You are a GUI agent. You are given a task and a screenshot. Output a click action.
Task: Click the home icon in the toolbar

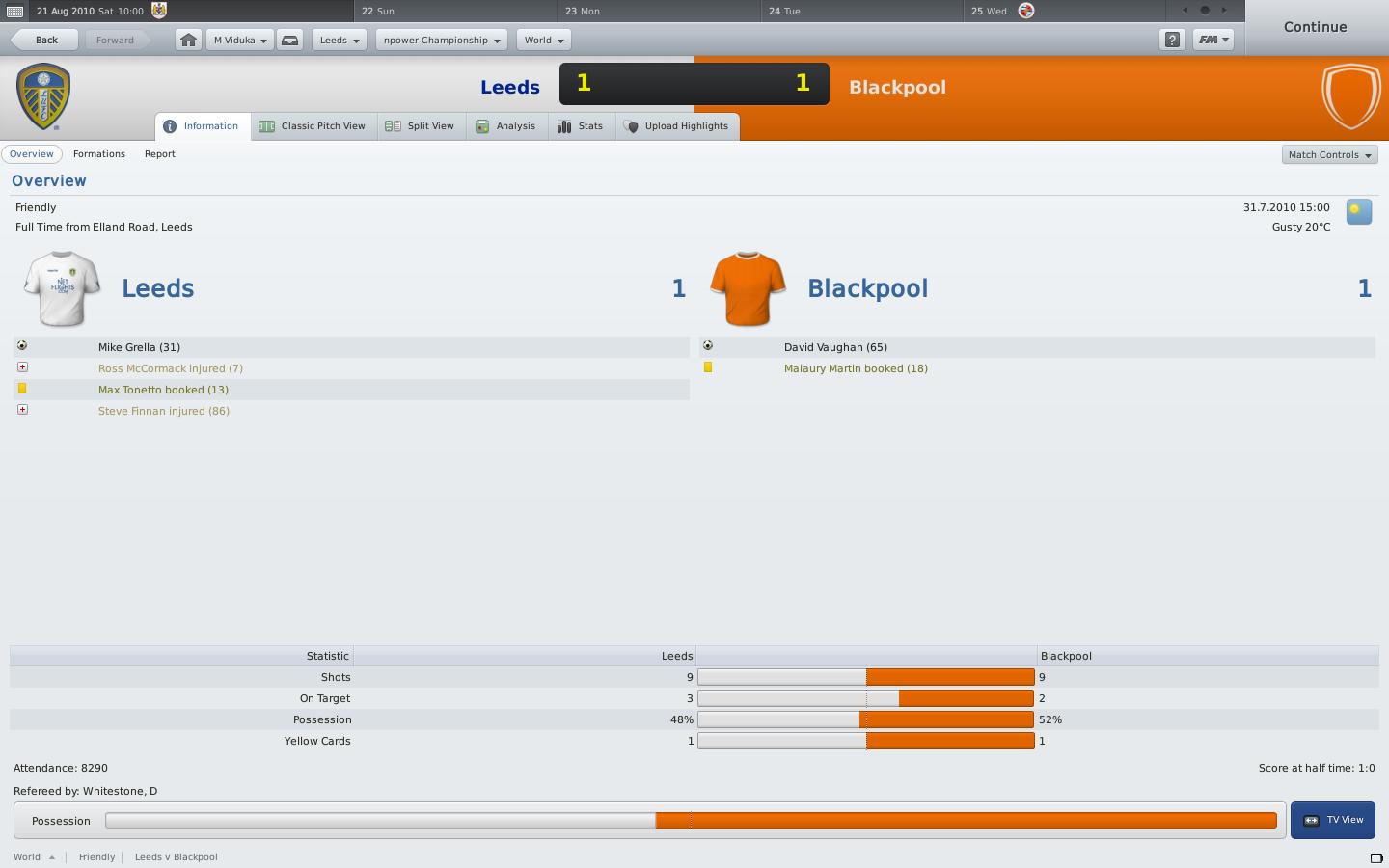point(188,40)
